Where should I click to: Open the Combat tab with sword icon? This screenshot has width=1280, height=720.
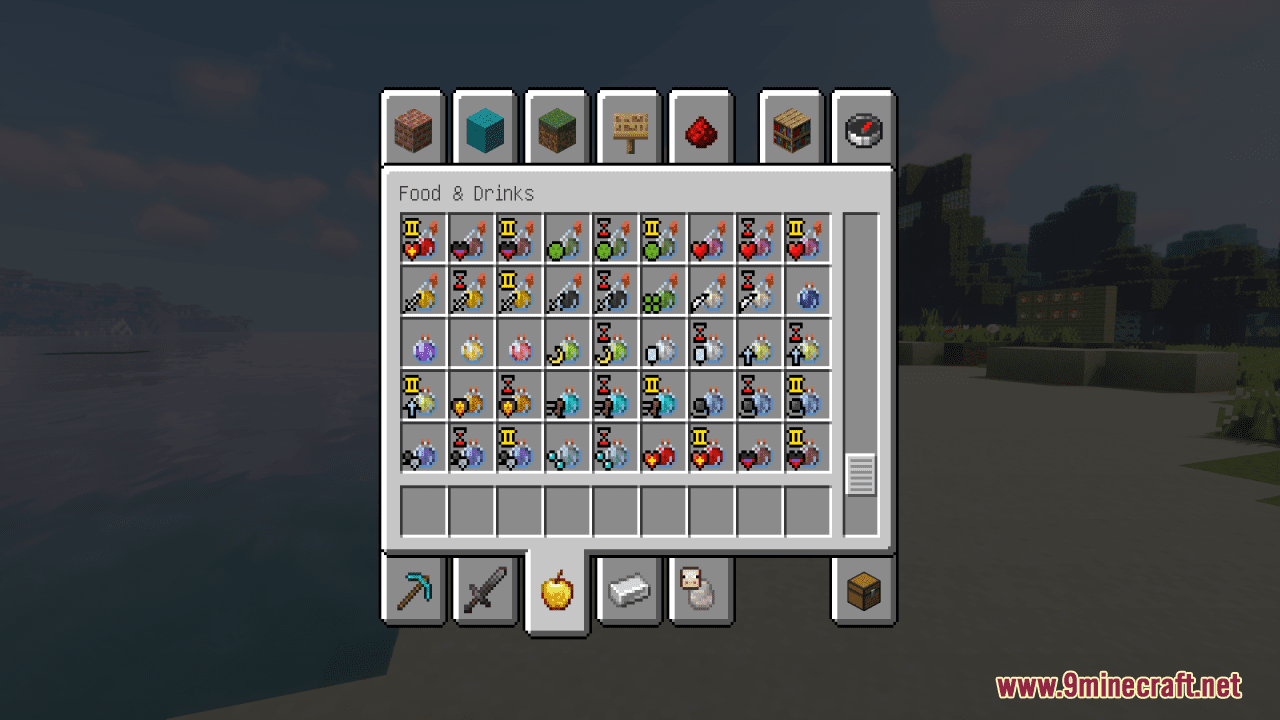485,590
